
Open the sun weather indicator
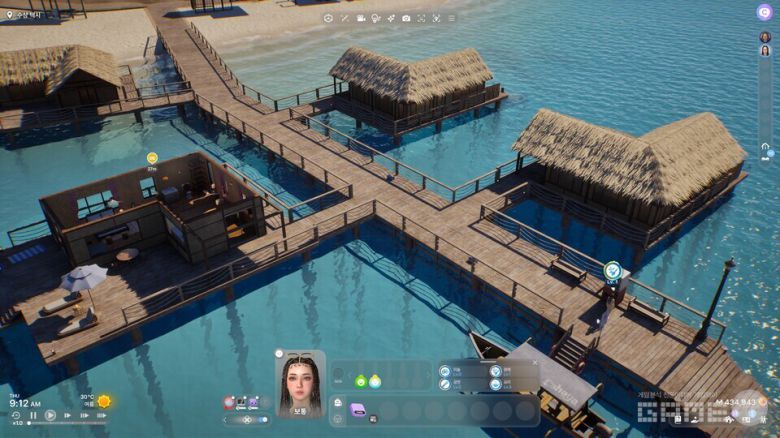(104, 401)
